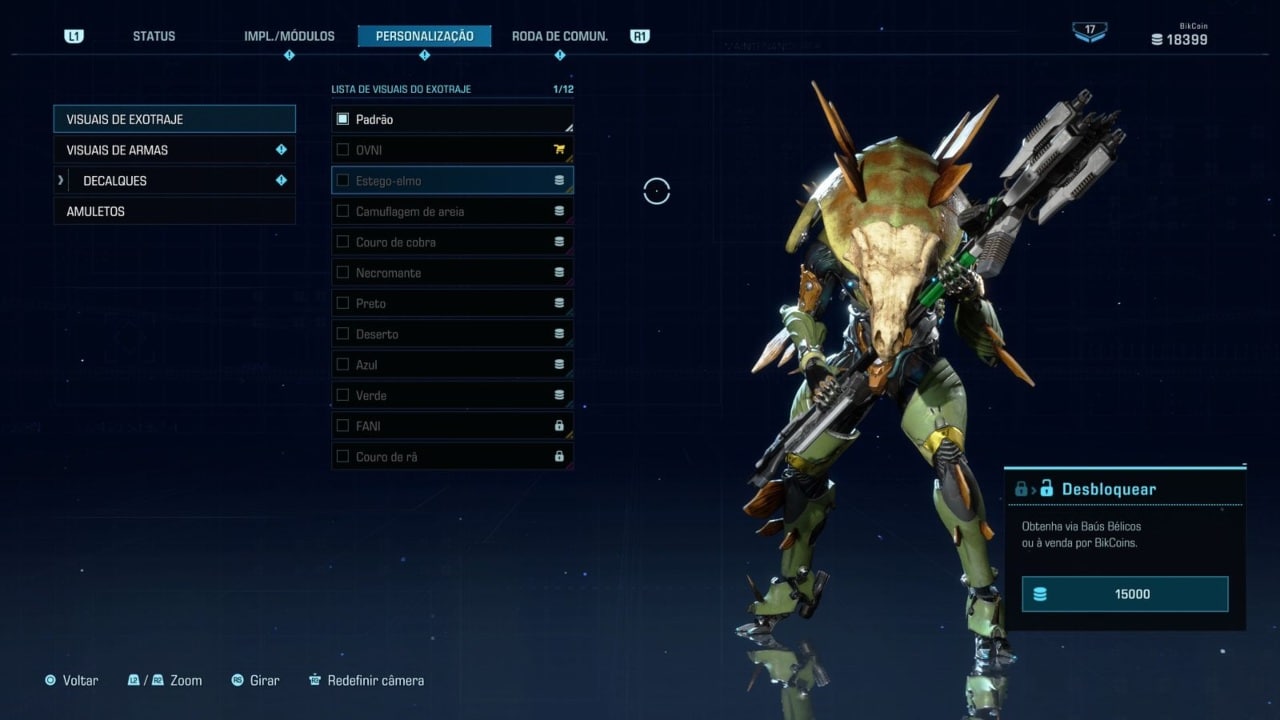1280x720 pixels.
Task: Choose the Camuflagem de areia skin
Action: click(x=452, y=212)
